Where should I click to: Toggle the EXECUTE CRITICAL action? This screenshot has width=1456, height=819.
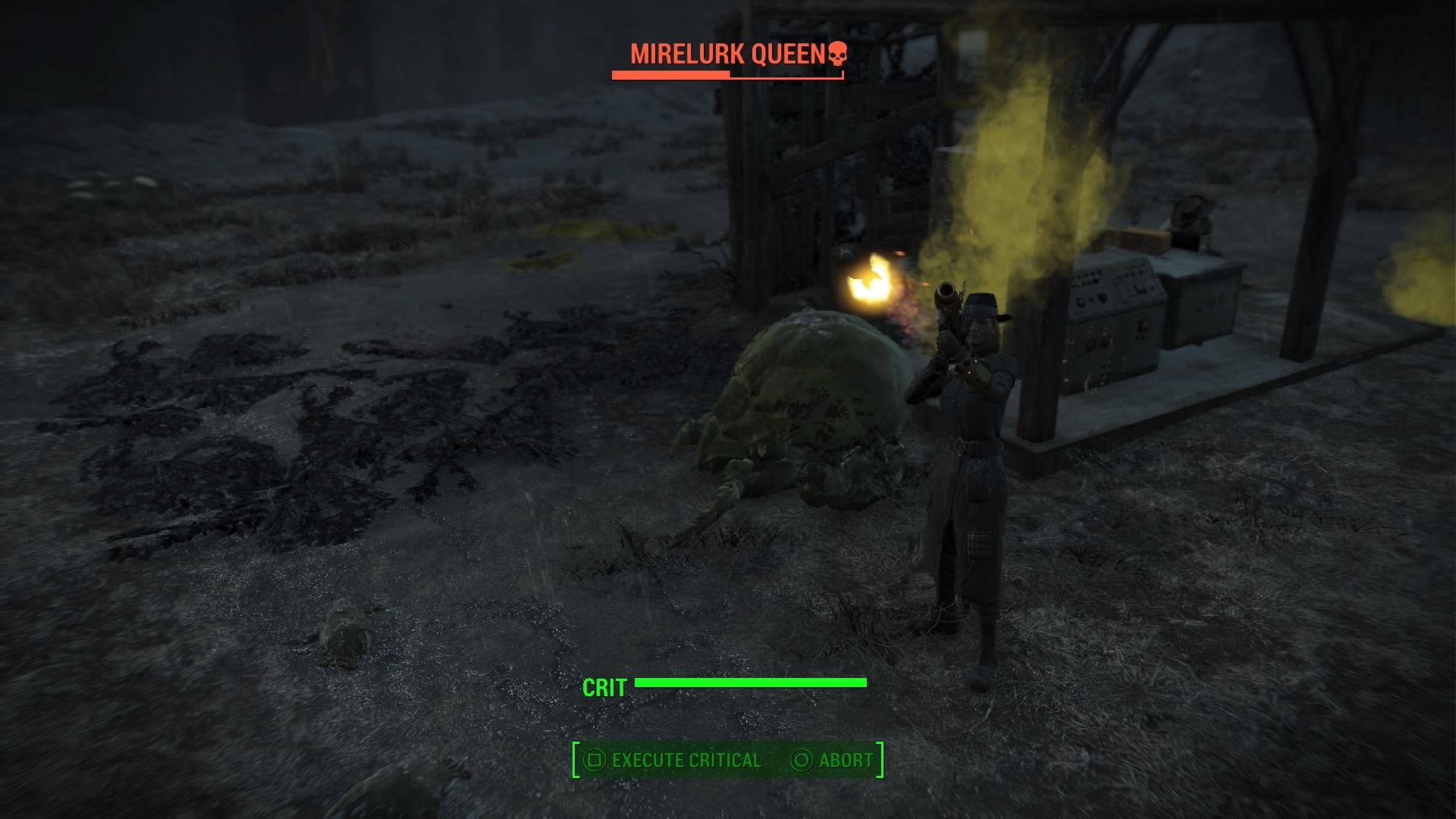point(686,759)
